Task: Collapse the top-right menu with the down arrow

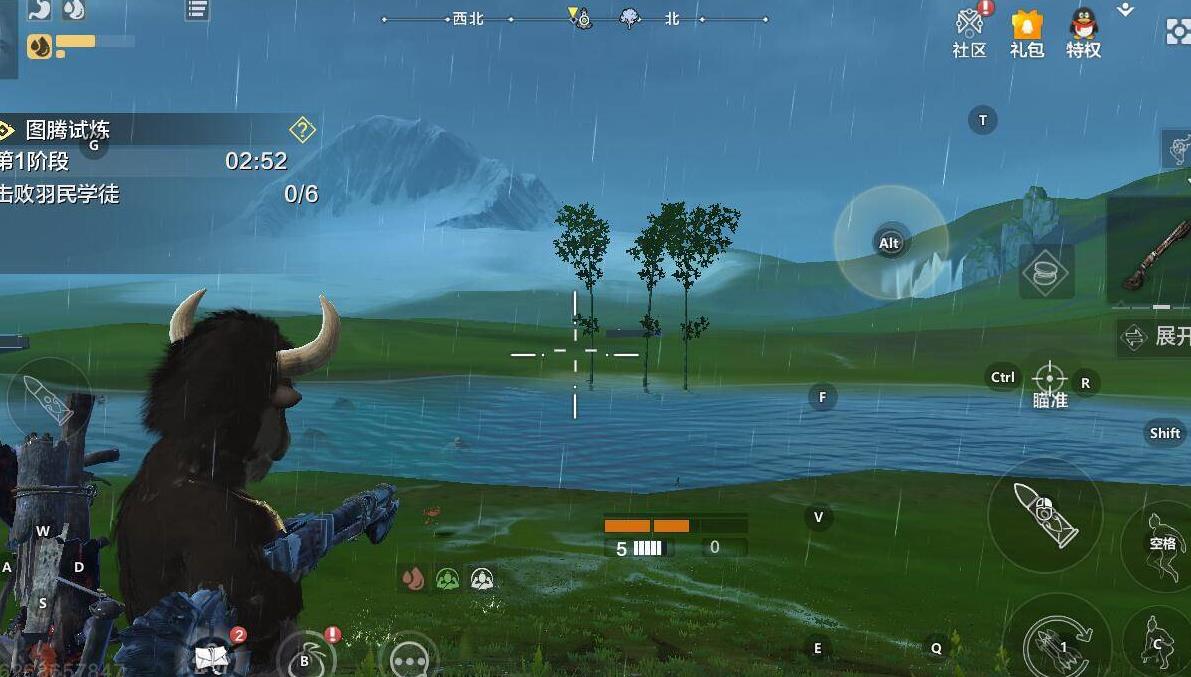Action: pyautogui.click(x=1125, y=10)
